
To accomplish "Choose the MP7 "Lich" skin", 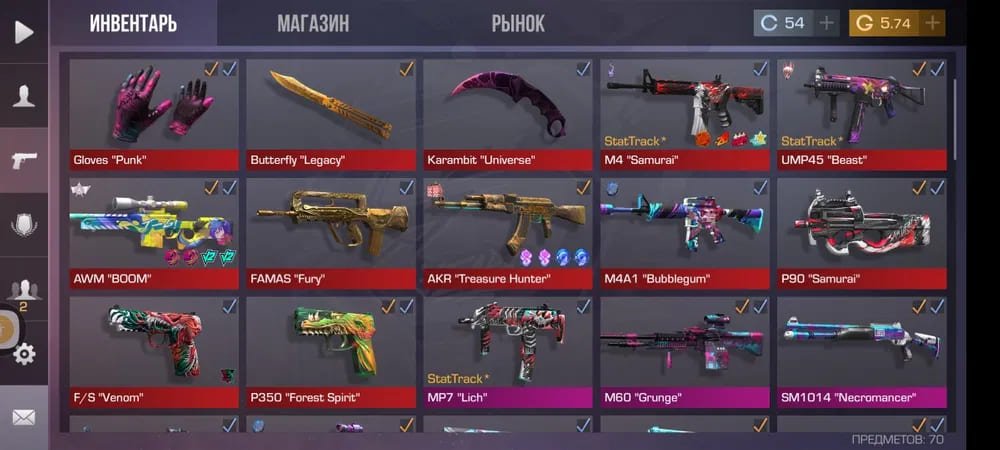I will click(508, 350).
